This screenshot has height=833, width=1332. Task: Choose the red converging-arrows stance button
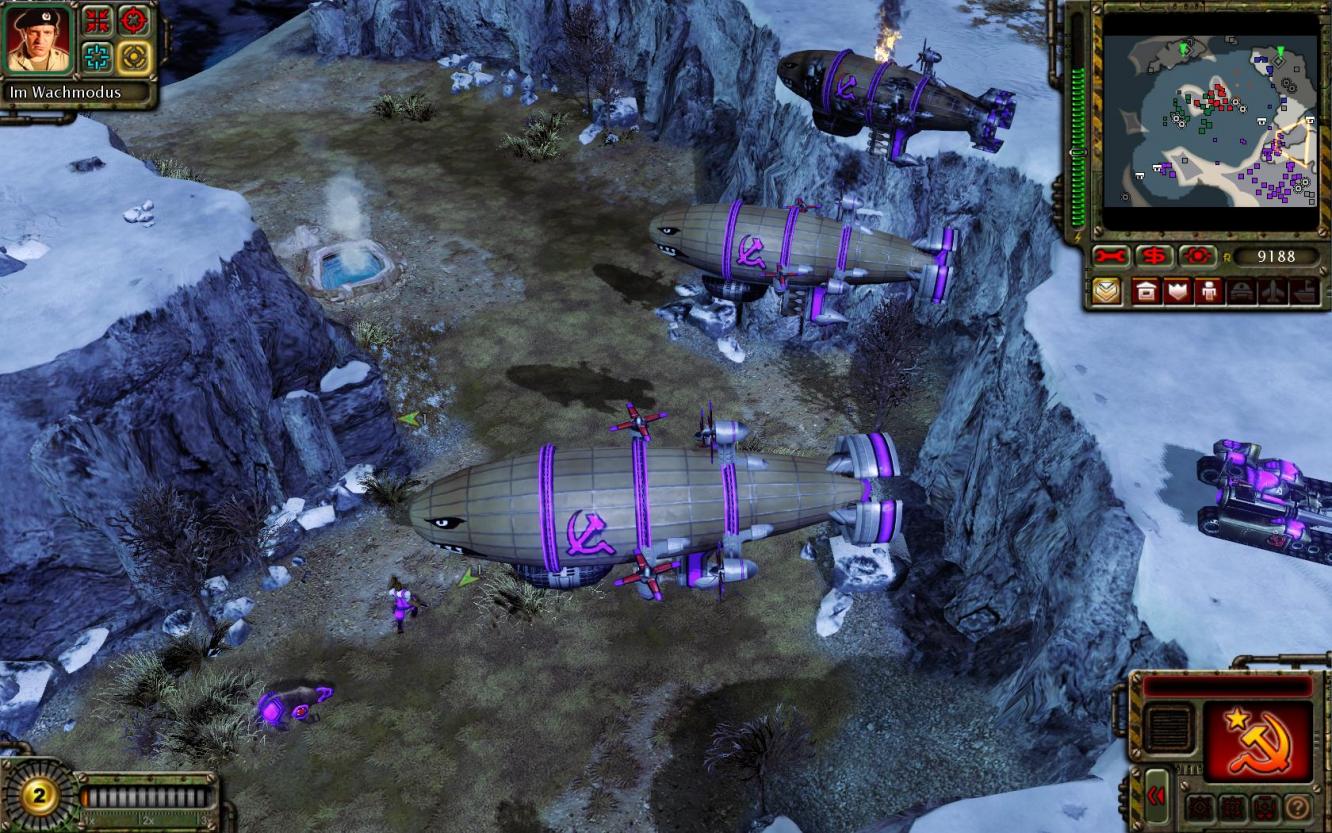pyautogui.click(x=96, y=20)
